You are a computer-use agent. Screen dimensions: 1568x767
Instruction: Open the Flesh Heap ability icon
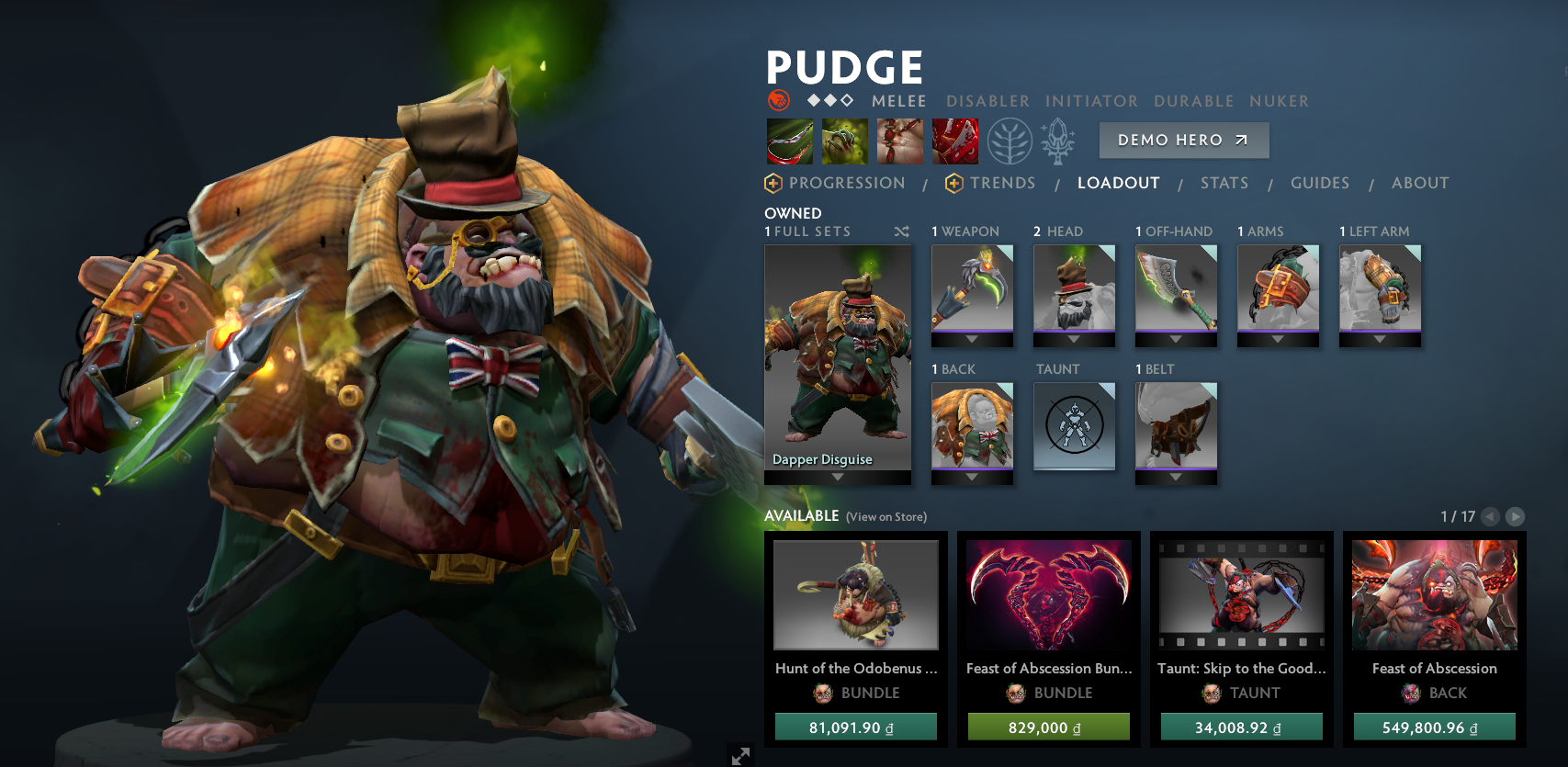[x=898, y=140]
